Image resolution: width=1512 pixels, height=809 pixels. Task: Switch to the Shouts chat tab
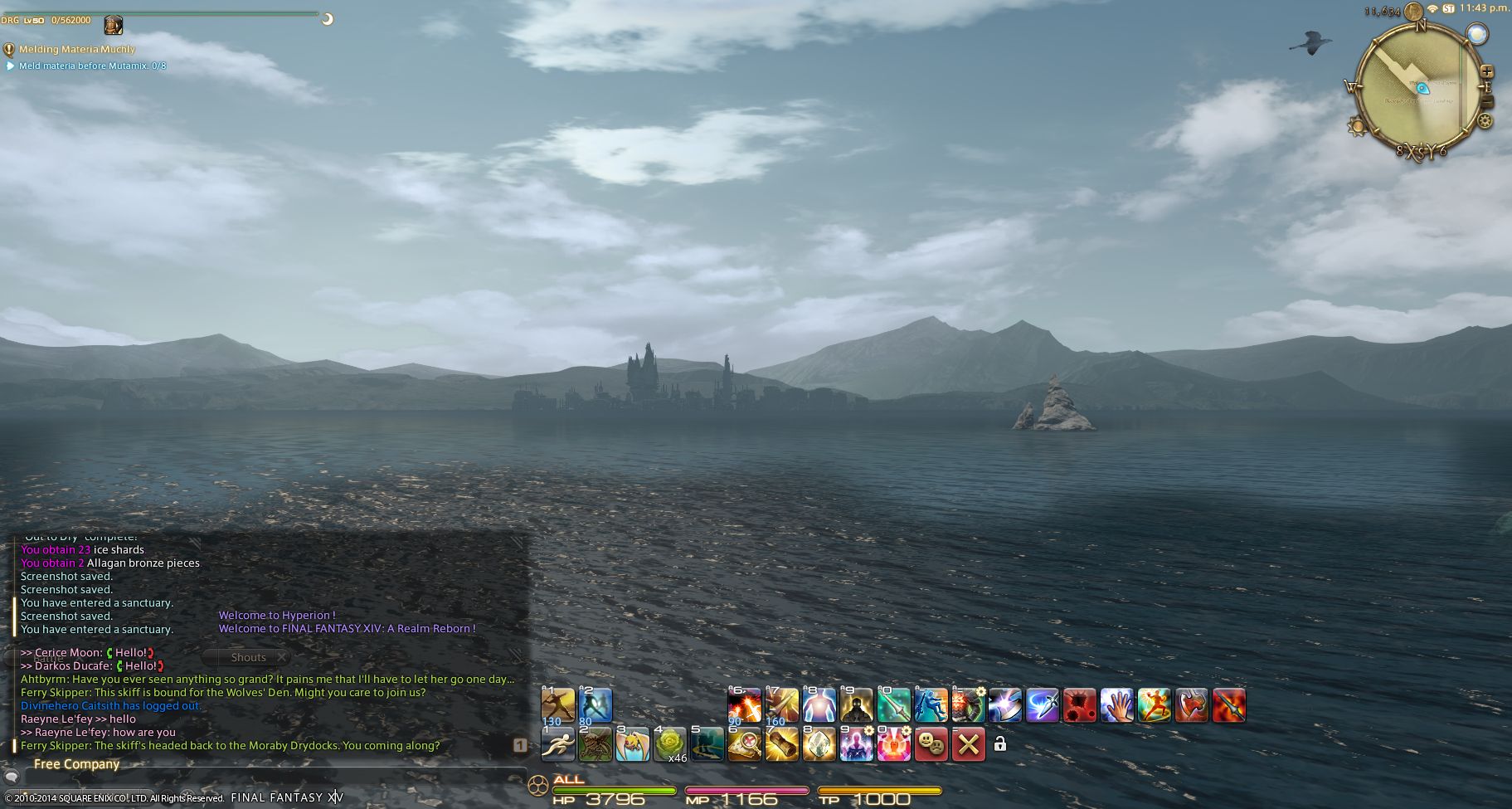pyautogui.click(x=248, y=657)
